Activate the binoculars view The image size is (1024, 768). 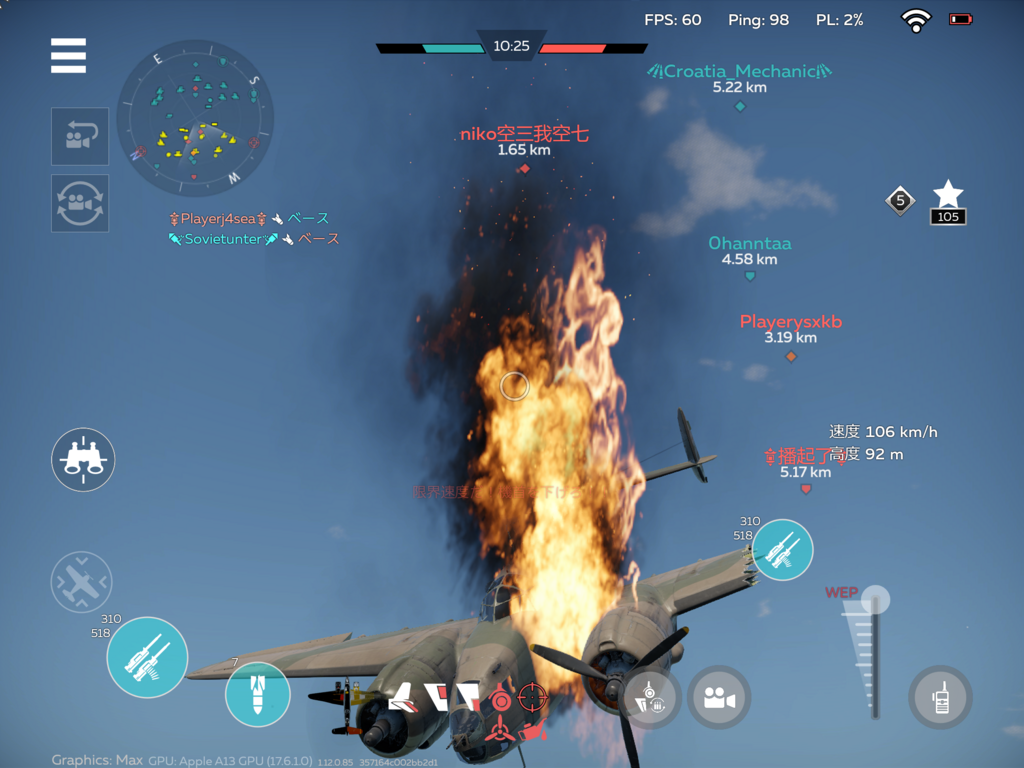[83, 460]
